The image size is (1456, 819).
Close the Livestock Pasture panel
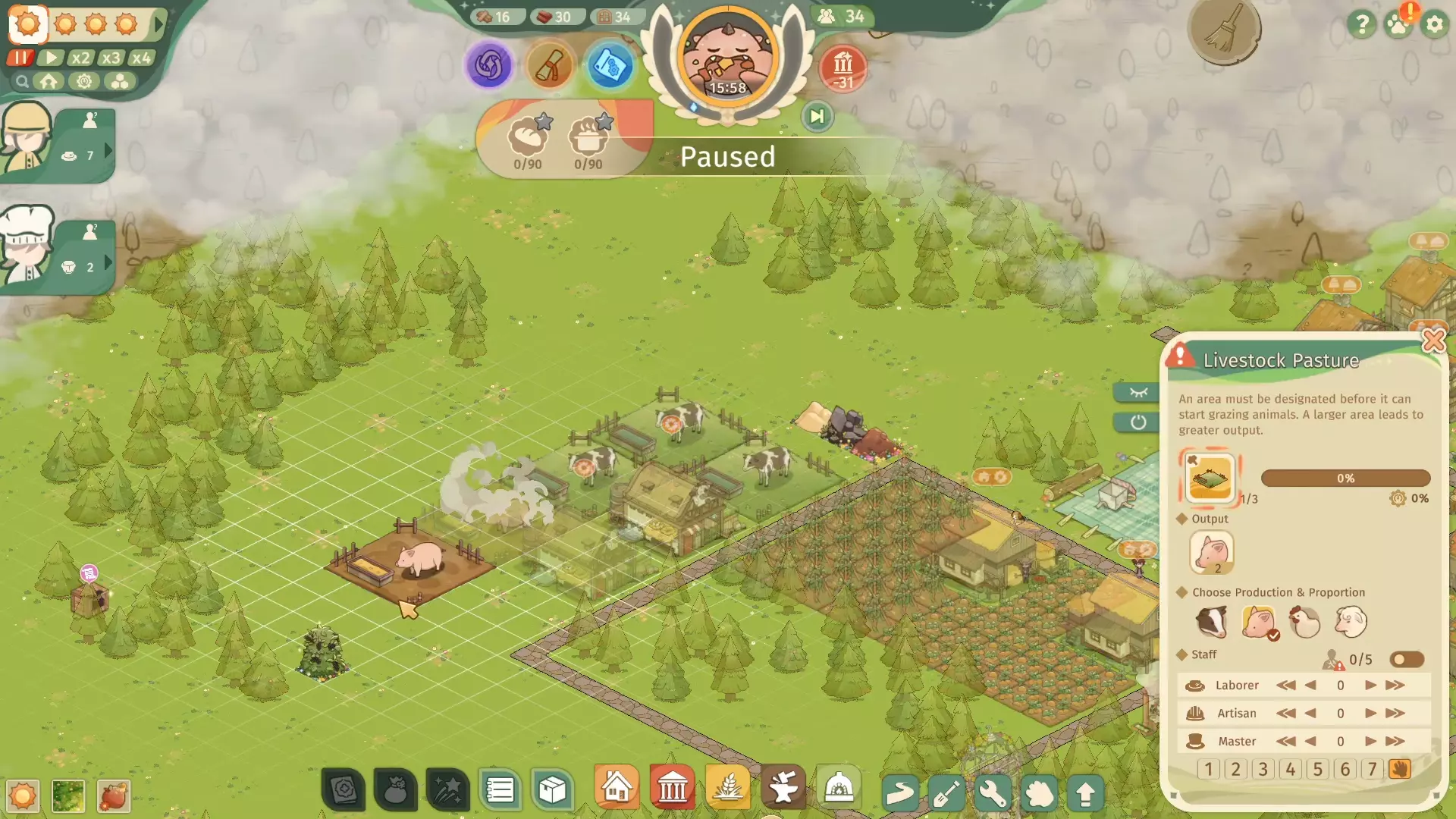pos(1433,340)
